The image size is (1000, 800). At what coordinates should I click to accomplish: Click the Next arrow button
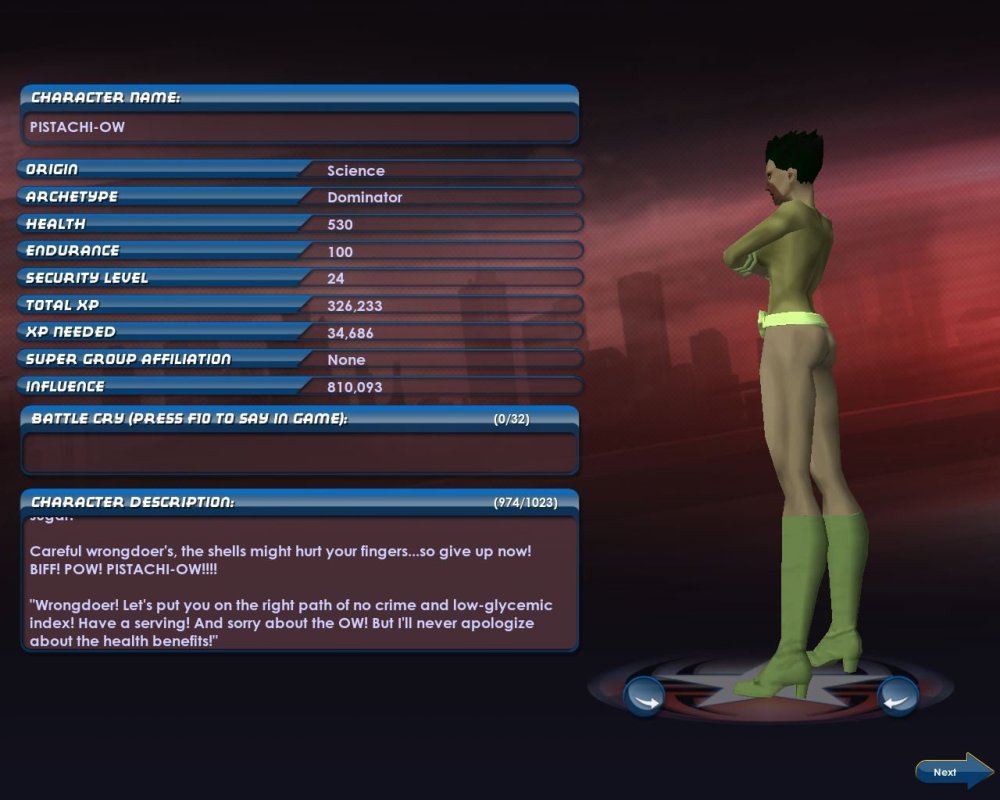[x=951, y=771]
